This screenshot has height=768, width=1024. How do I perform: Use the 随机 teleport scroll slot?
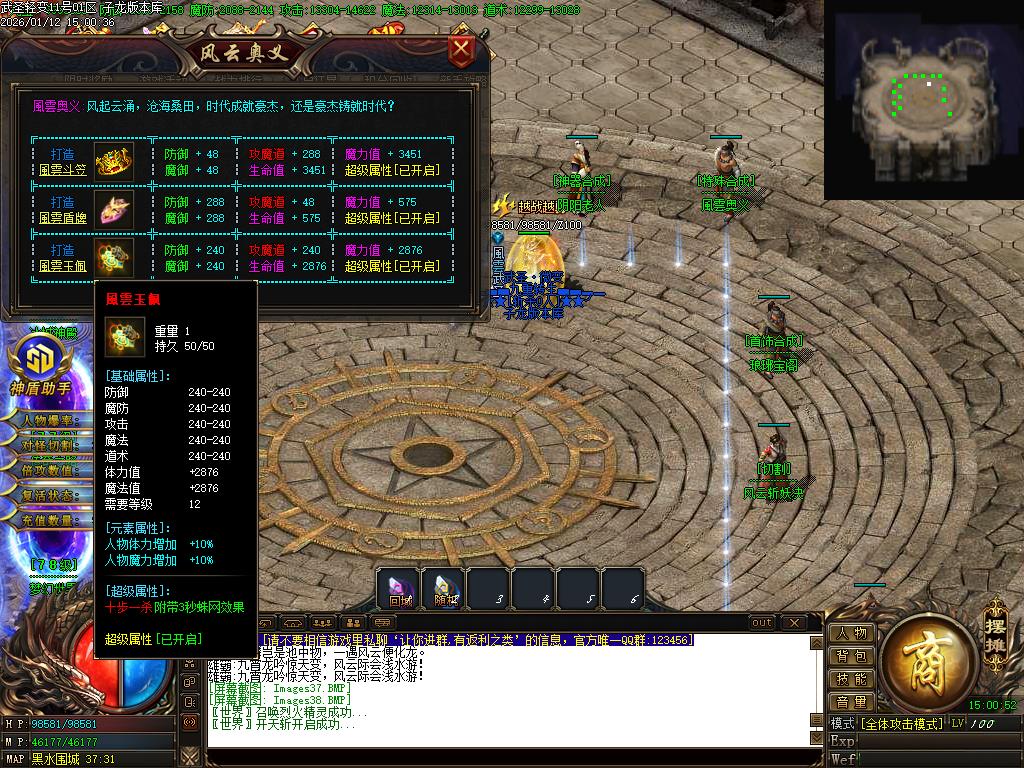tap(445, 589)
